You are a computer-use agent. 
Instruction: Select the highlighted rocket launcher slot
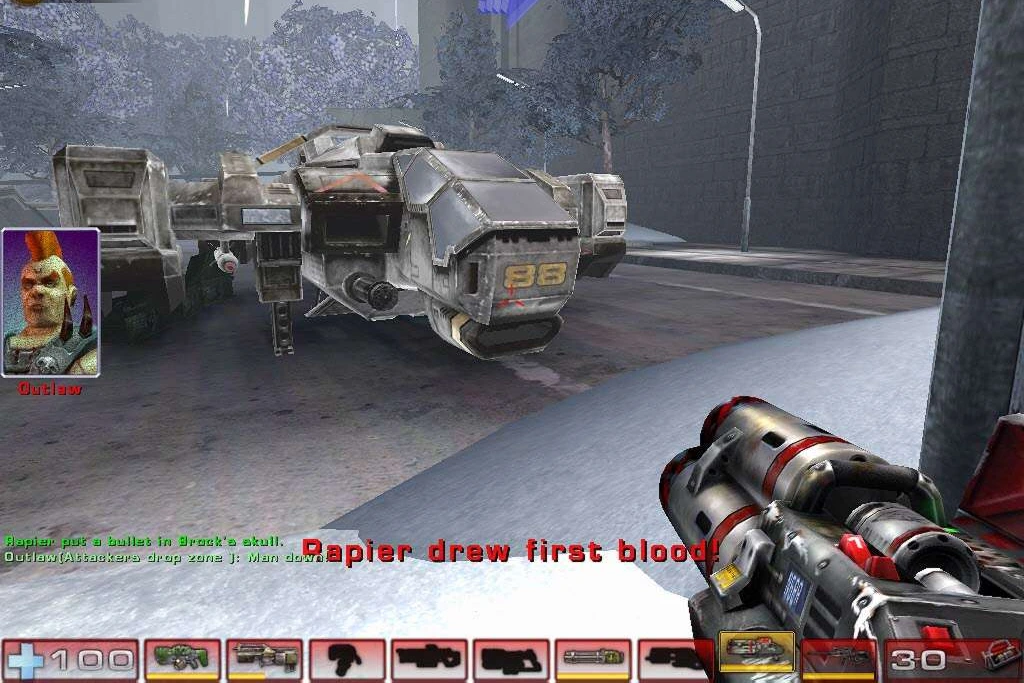pos(757,655)
